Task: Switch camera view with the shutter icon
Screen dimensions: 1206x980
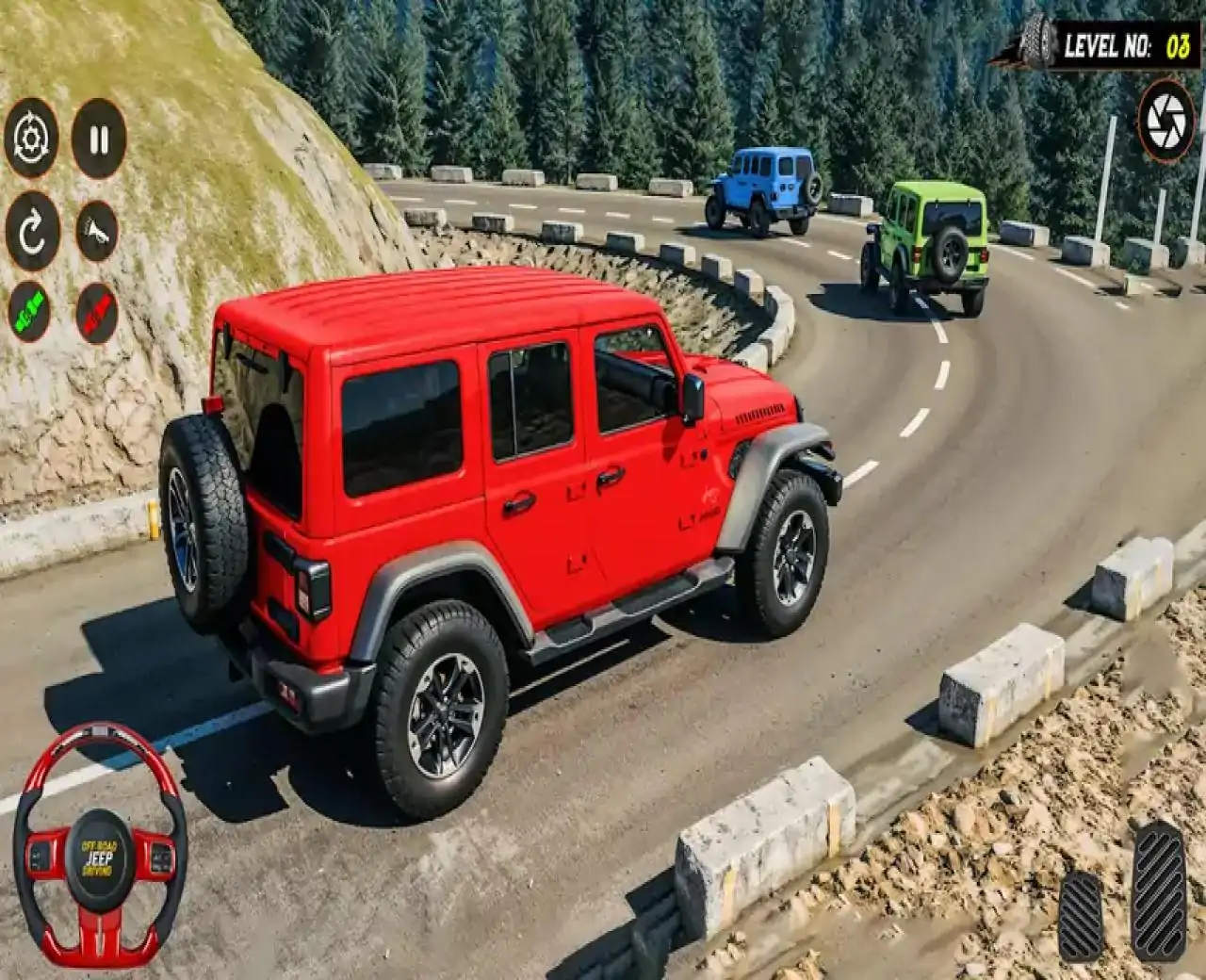Action: coord(1166,121)
